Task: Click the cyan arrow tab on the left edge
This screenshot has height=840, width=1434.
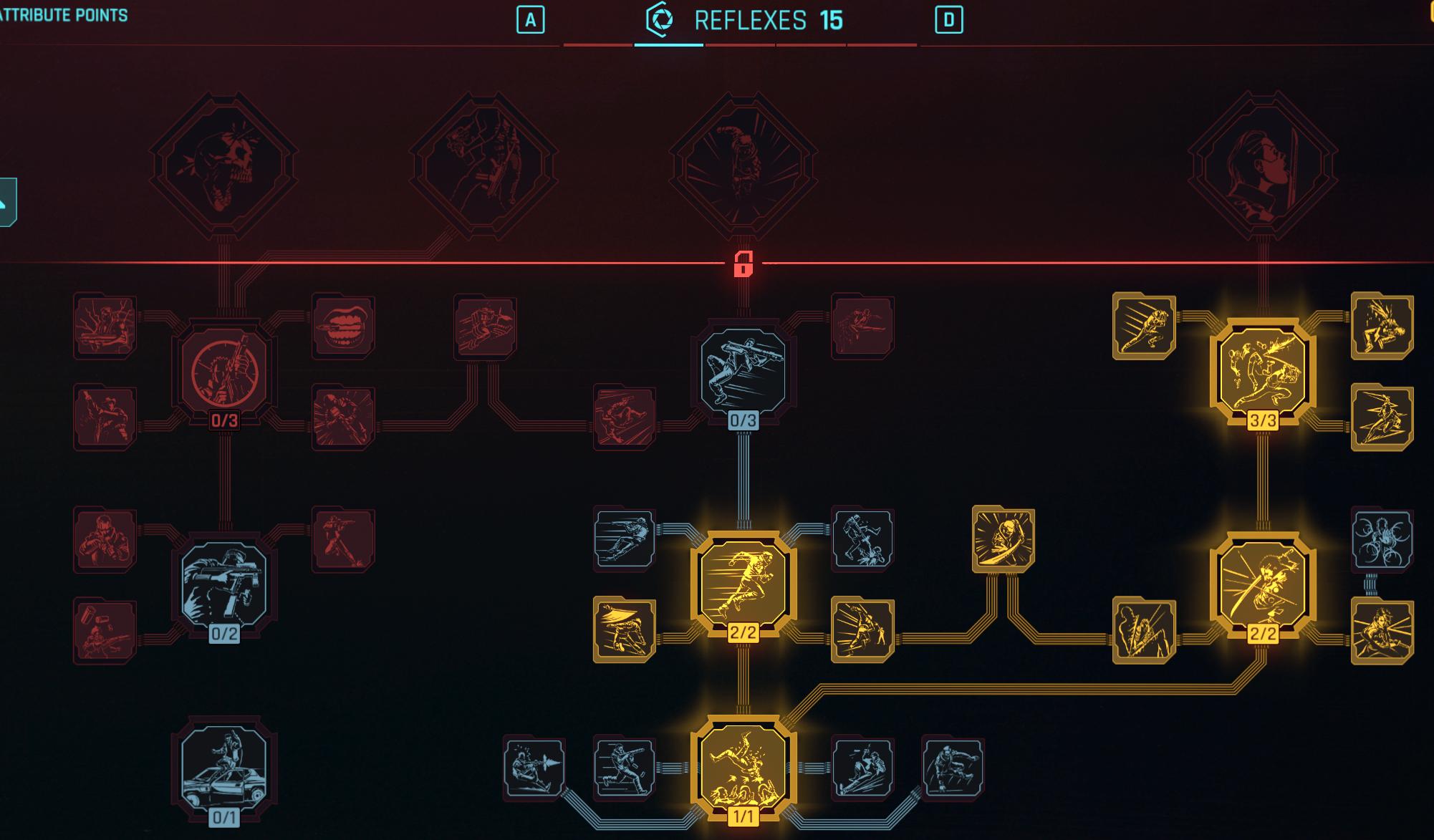Action: point(6,201)
